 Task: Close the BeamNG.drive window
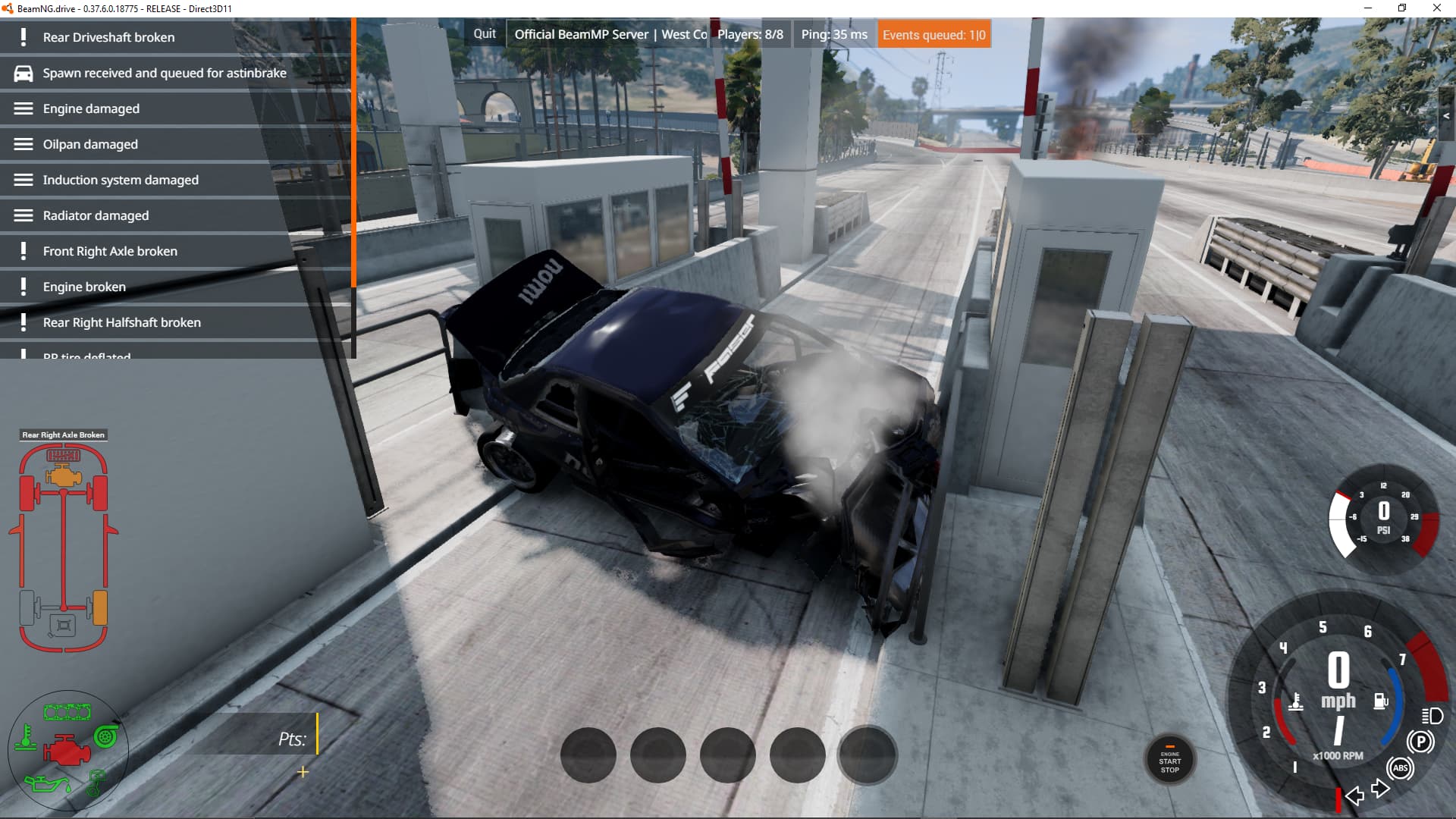pos(1436,8)
